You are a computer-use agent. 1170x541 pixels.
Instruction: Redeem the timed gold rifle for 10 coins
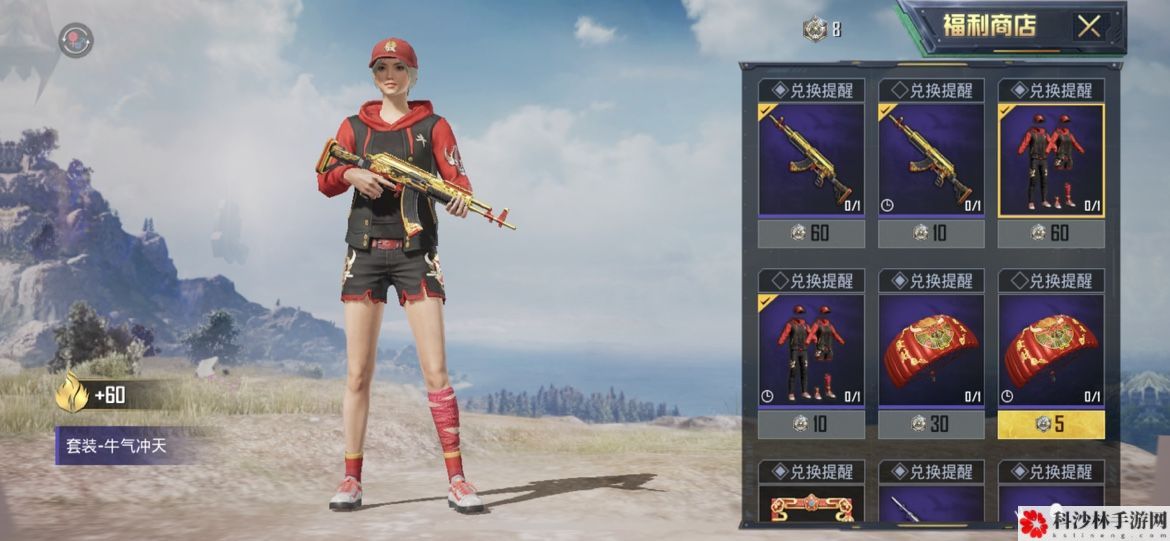(x=931, y=234)
